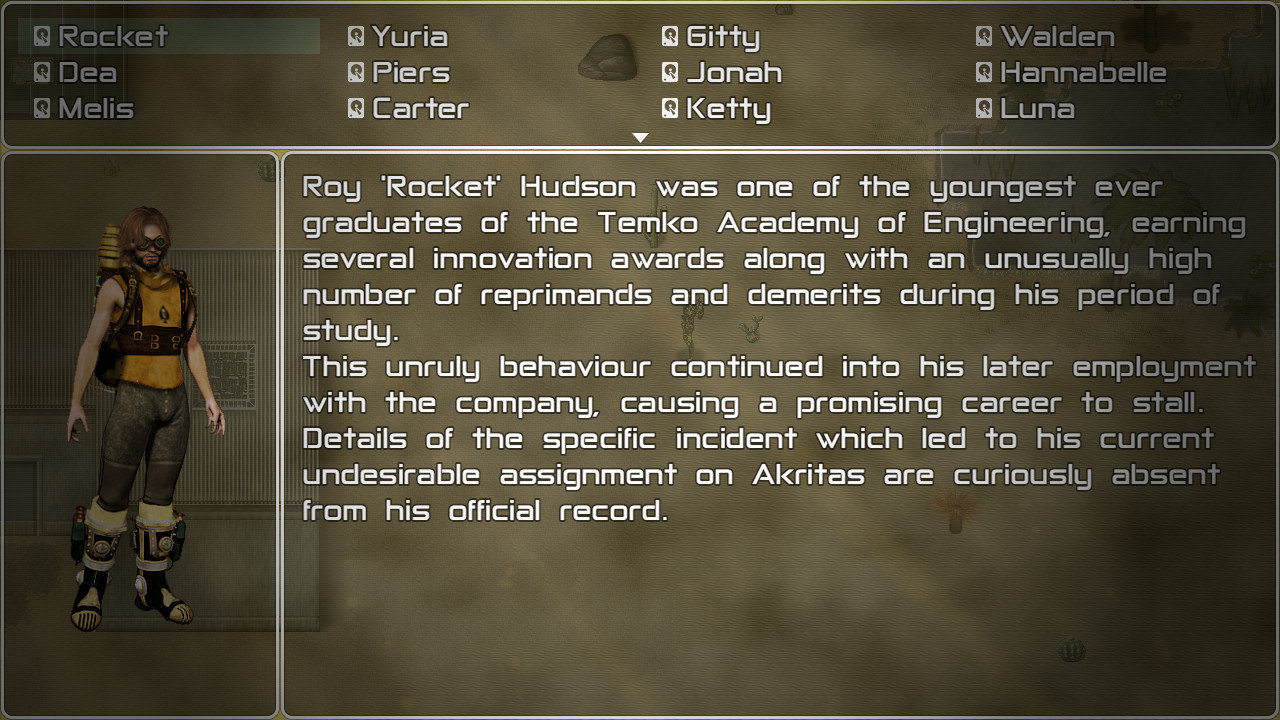View the Jonah entry
Screen dimensions: 1280x720
[x=726, y=72]
